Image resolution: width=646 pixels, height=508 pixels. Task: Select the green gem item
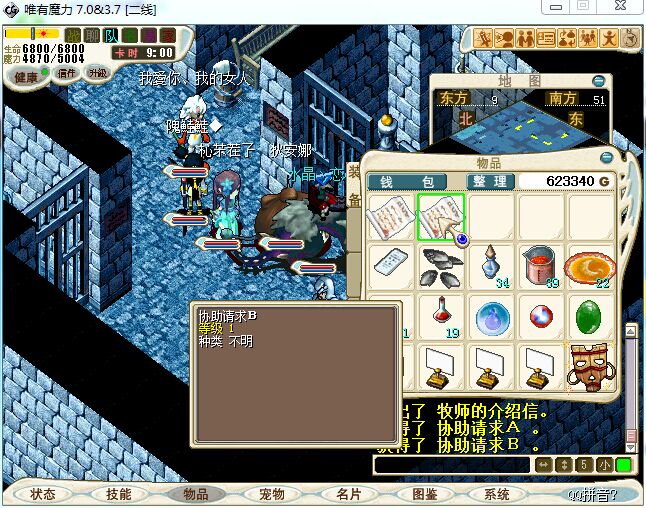[x=589, y=317]
